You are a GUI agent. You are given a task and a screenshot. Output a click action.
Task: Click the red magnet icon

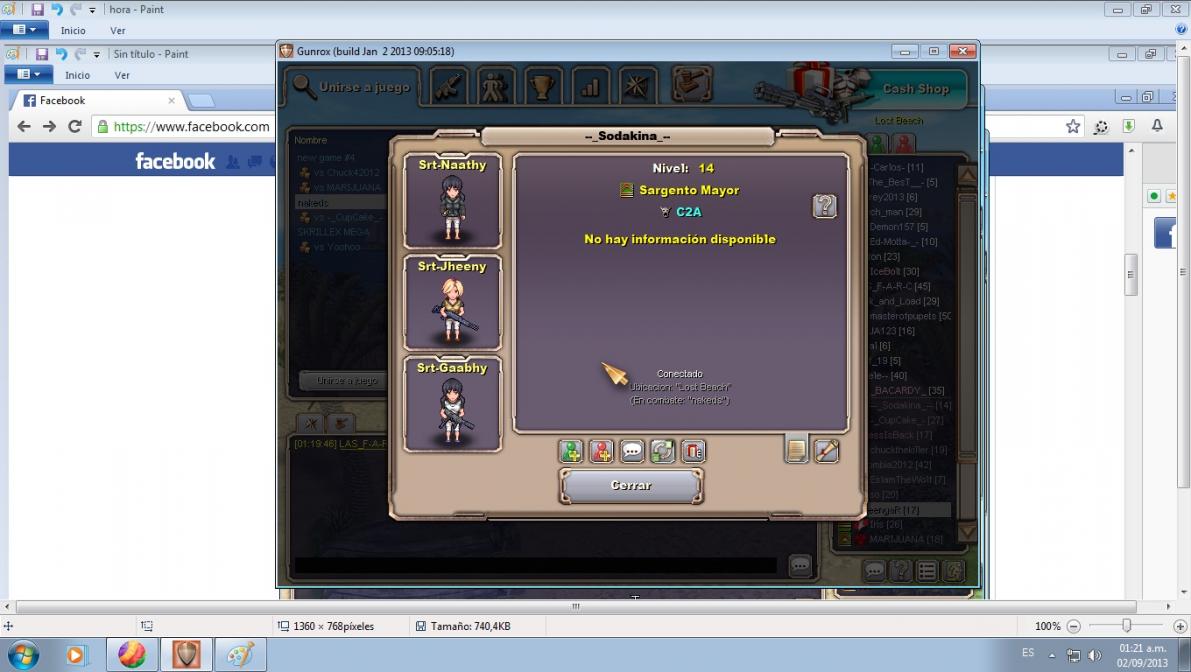(692, 452)
